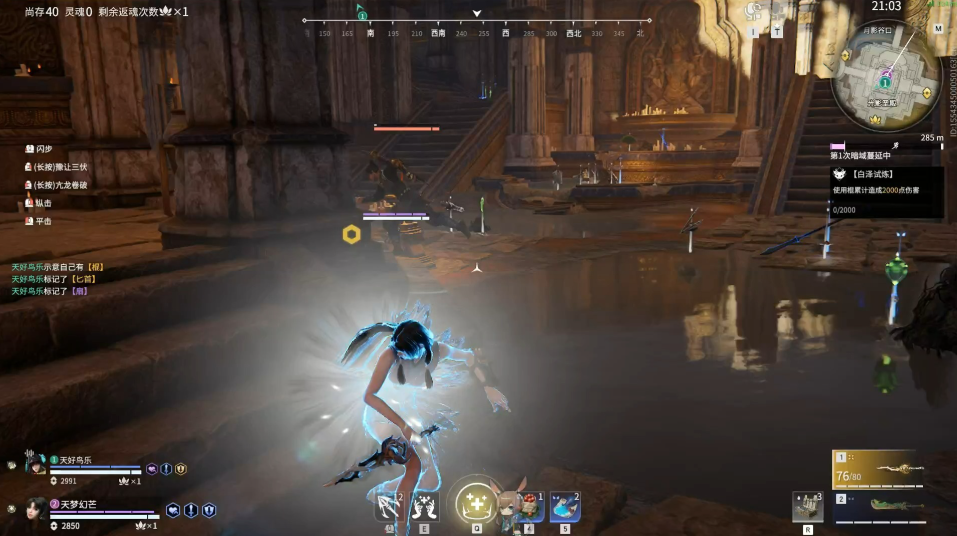Image resolution: width=957 pixels, height=536 pixels.
Task: Select teammate 天梦幻芒's portrait
Action: click(x=37, y=508)
